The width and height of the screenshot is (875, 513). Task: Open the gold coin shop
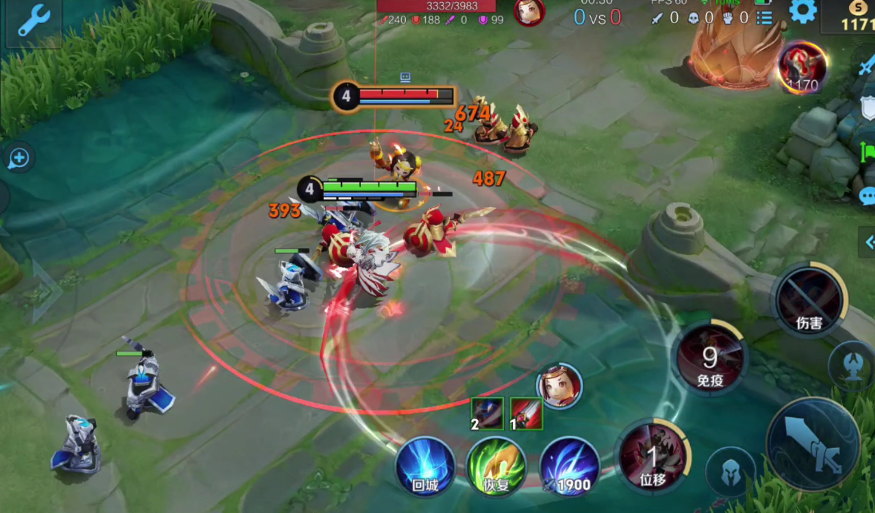click(855, 14)
